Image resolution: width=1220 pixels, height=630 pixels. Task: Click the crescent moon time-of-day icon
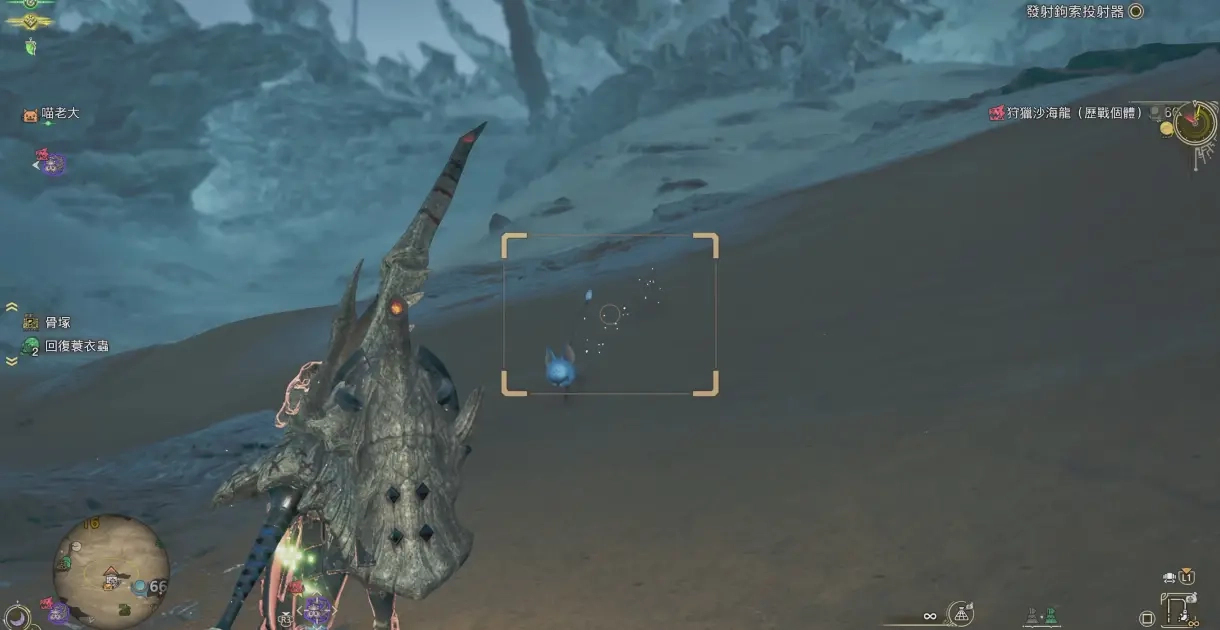15,615
